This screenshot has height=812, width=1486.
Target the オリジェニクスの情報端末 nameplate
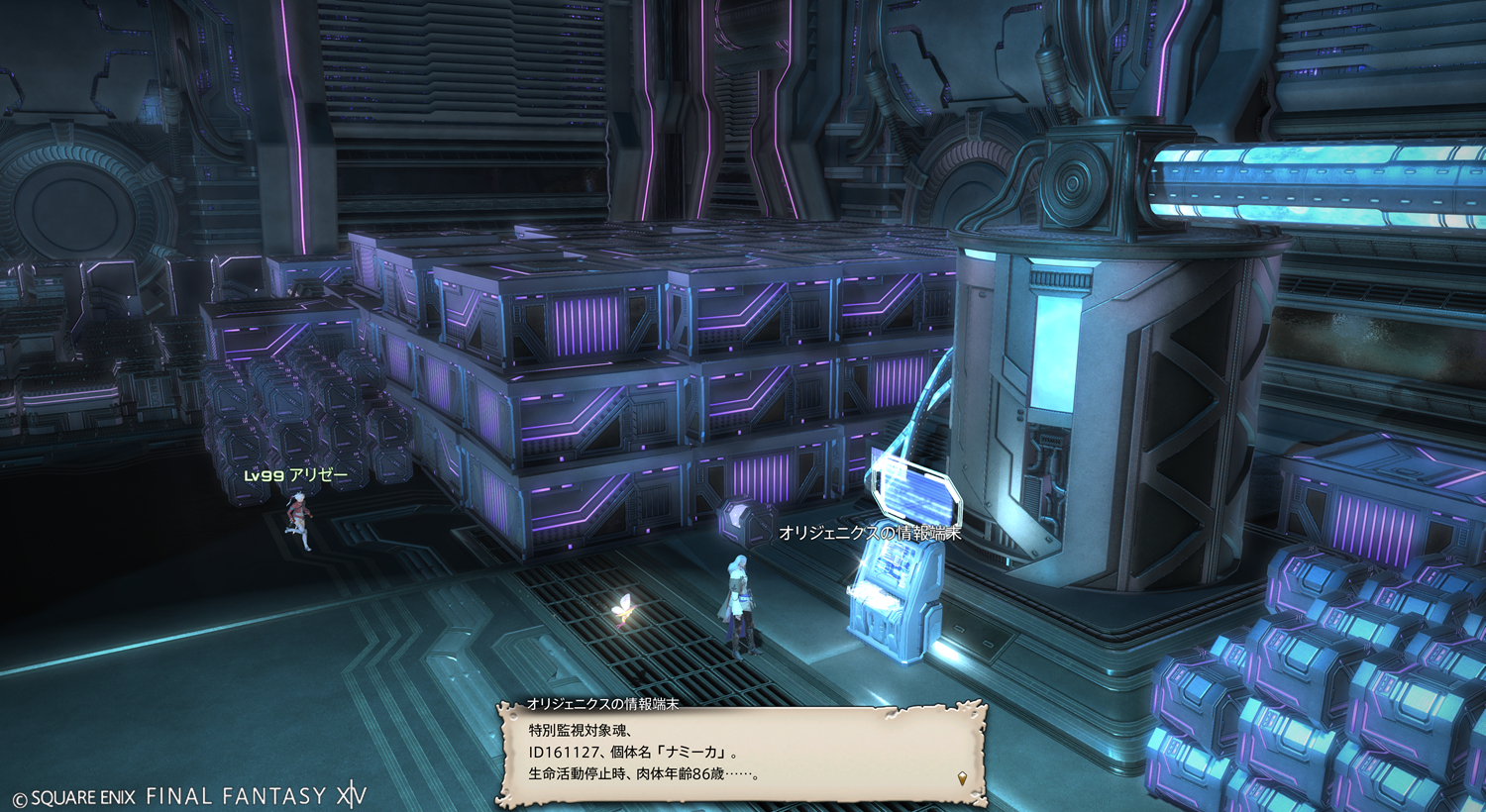(870, 533)
